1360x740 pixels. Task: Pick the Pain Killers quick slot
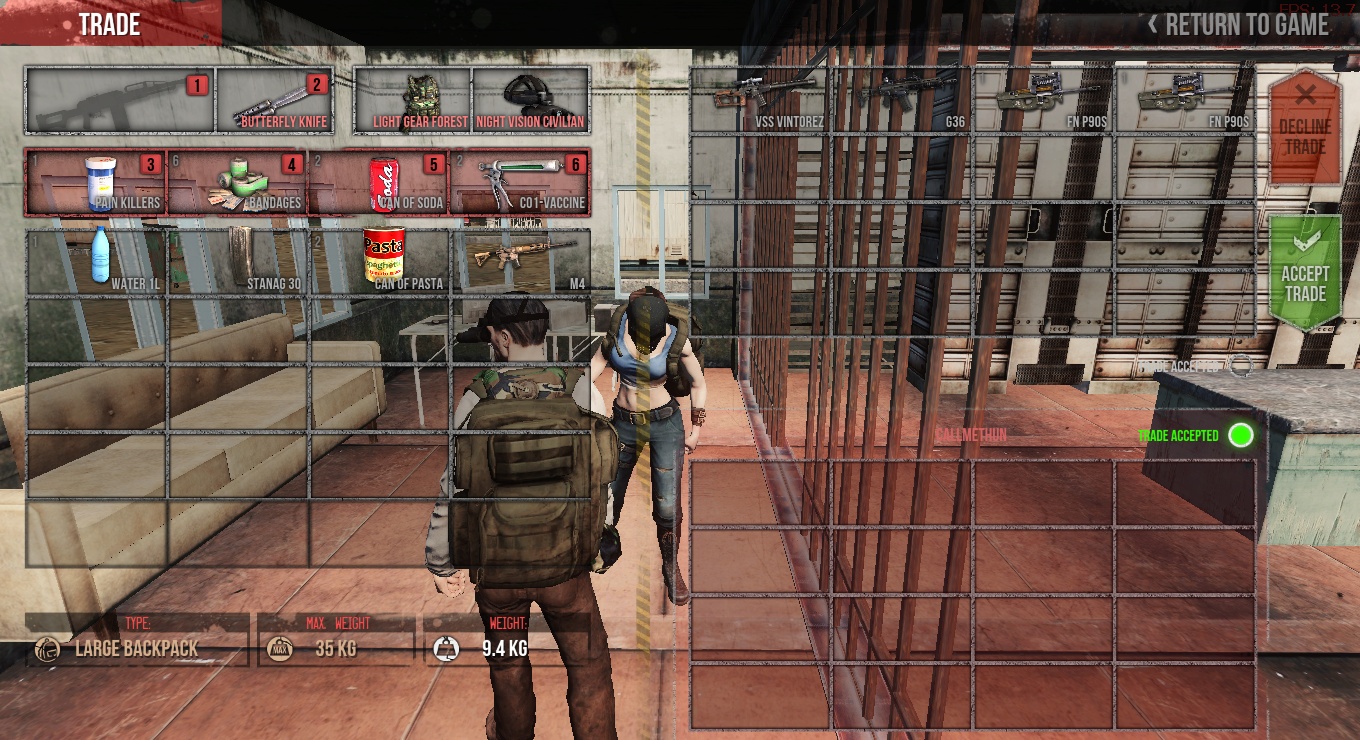click(x=96, y=182)
